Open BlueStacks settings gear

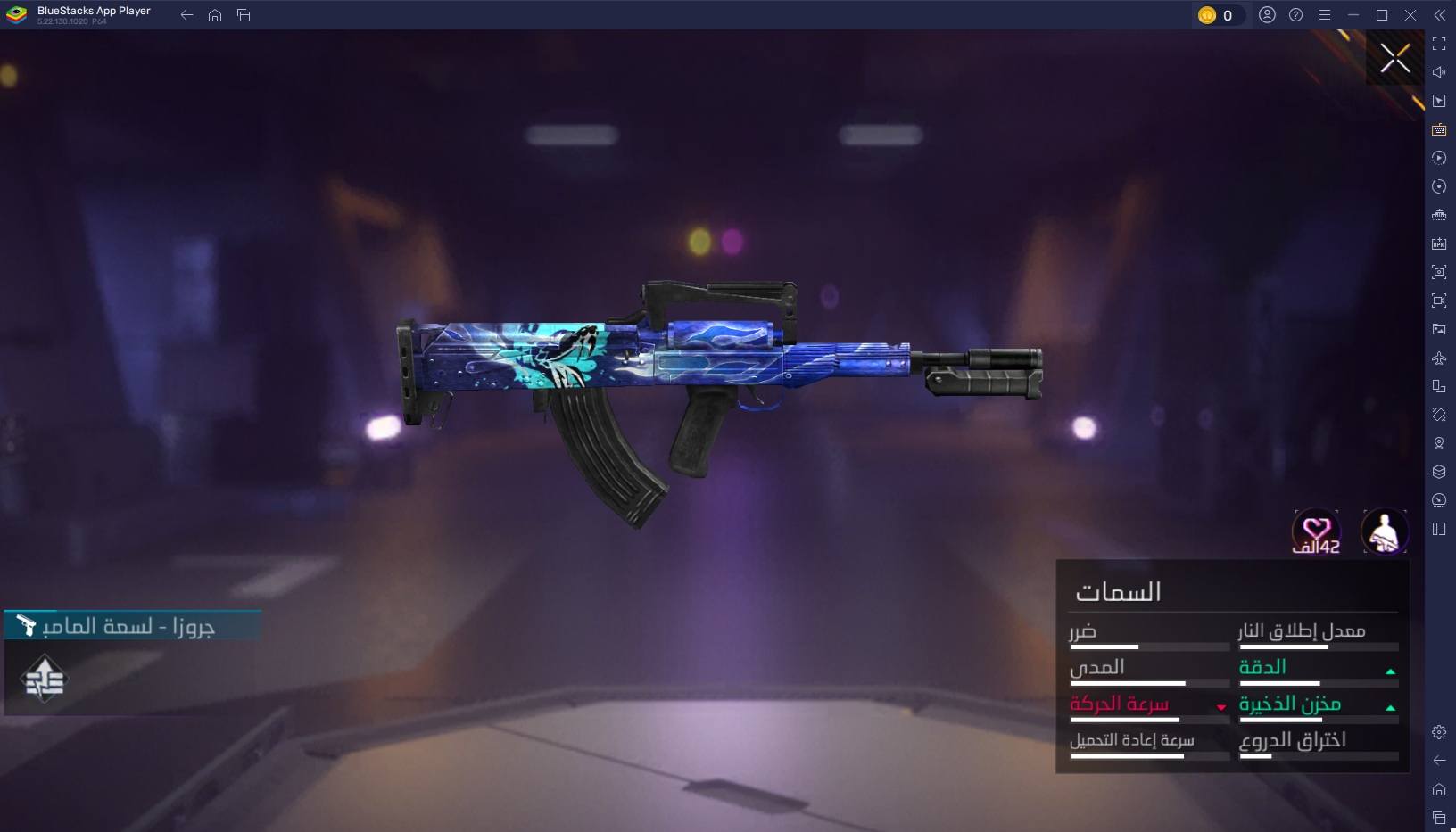(x=1439, y=732)
